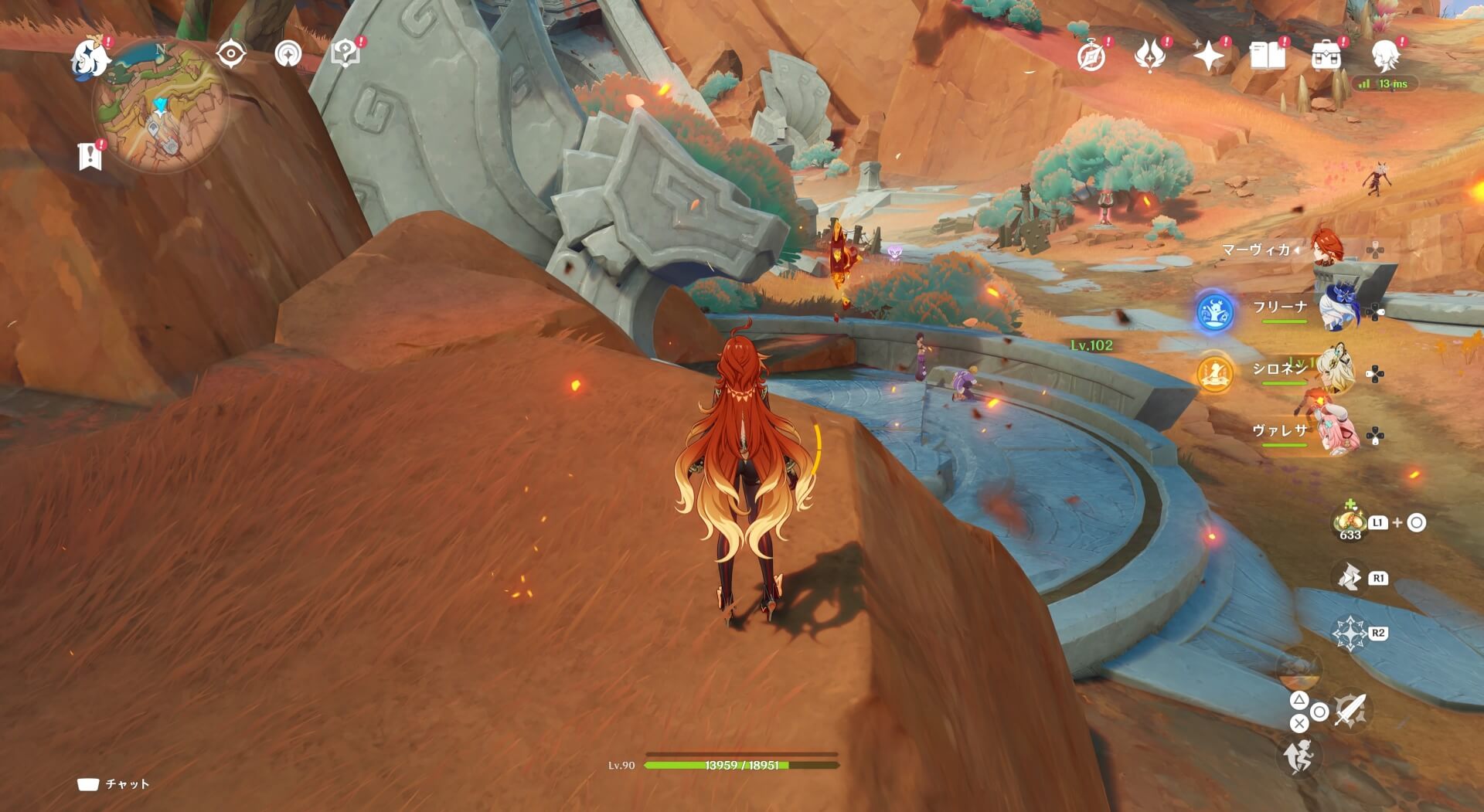Toggle the eye-shaped view icon

click(x=230, y=54)
